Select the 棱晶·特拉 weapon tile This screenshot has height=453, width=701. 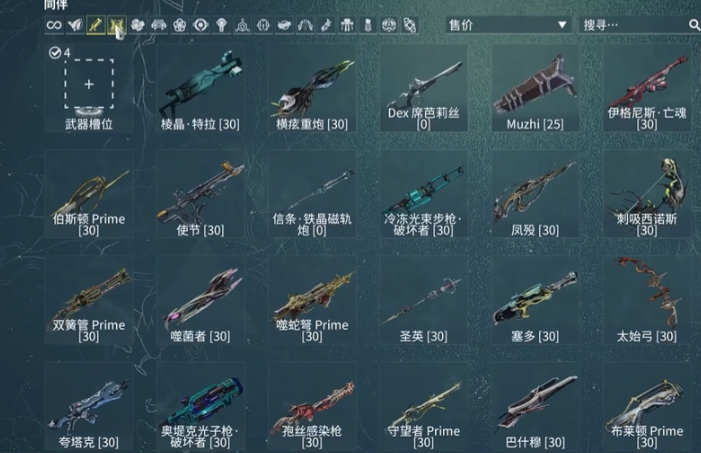199,89
